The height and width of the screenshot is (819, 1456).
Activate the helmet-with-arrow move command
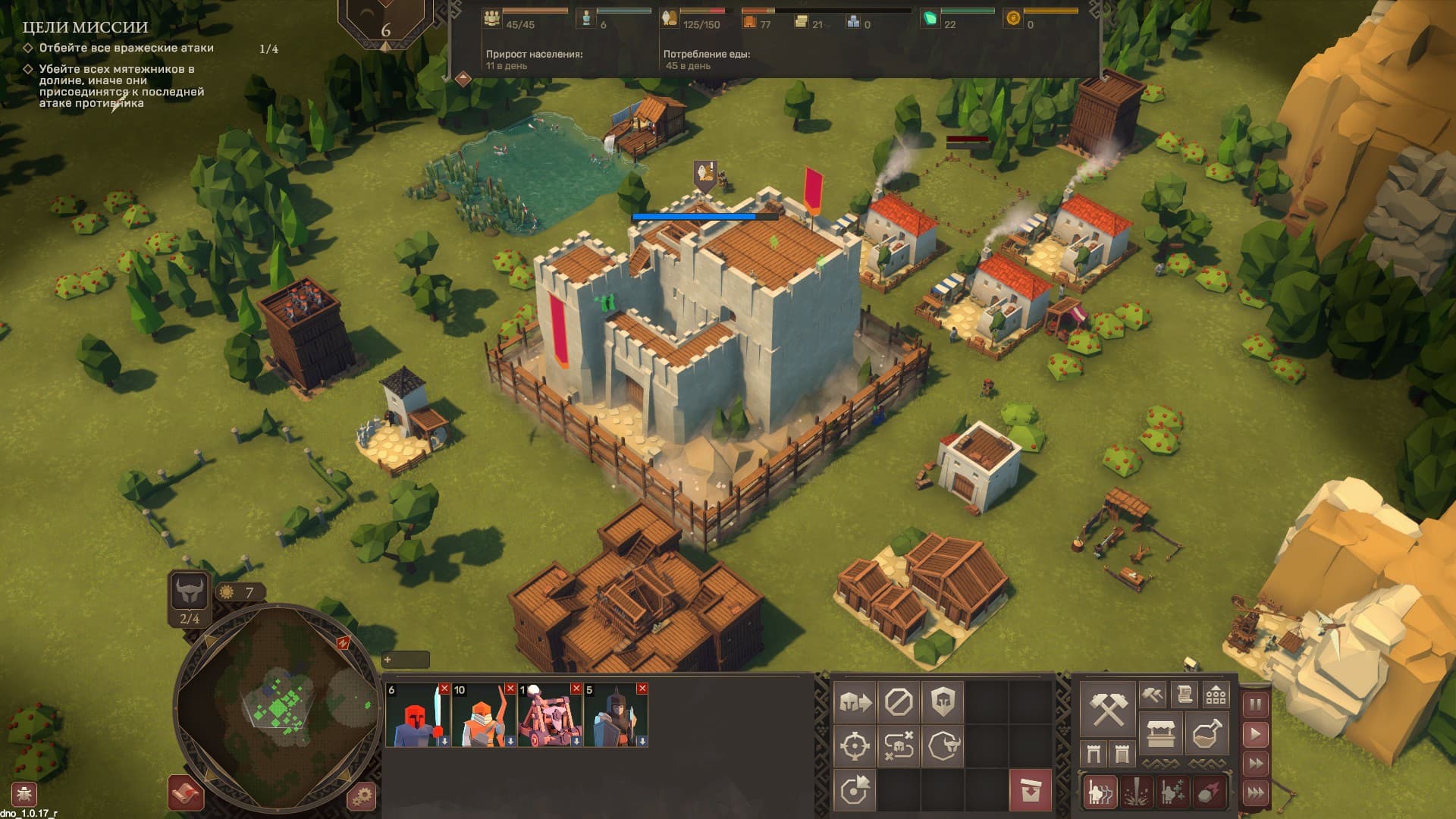[x=855, y=702]
